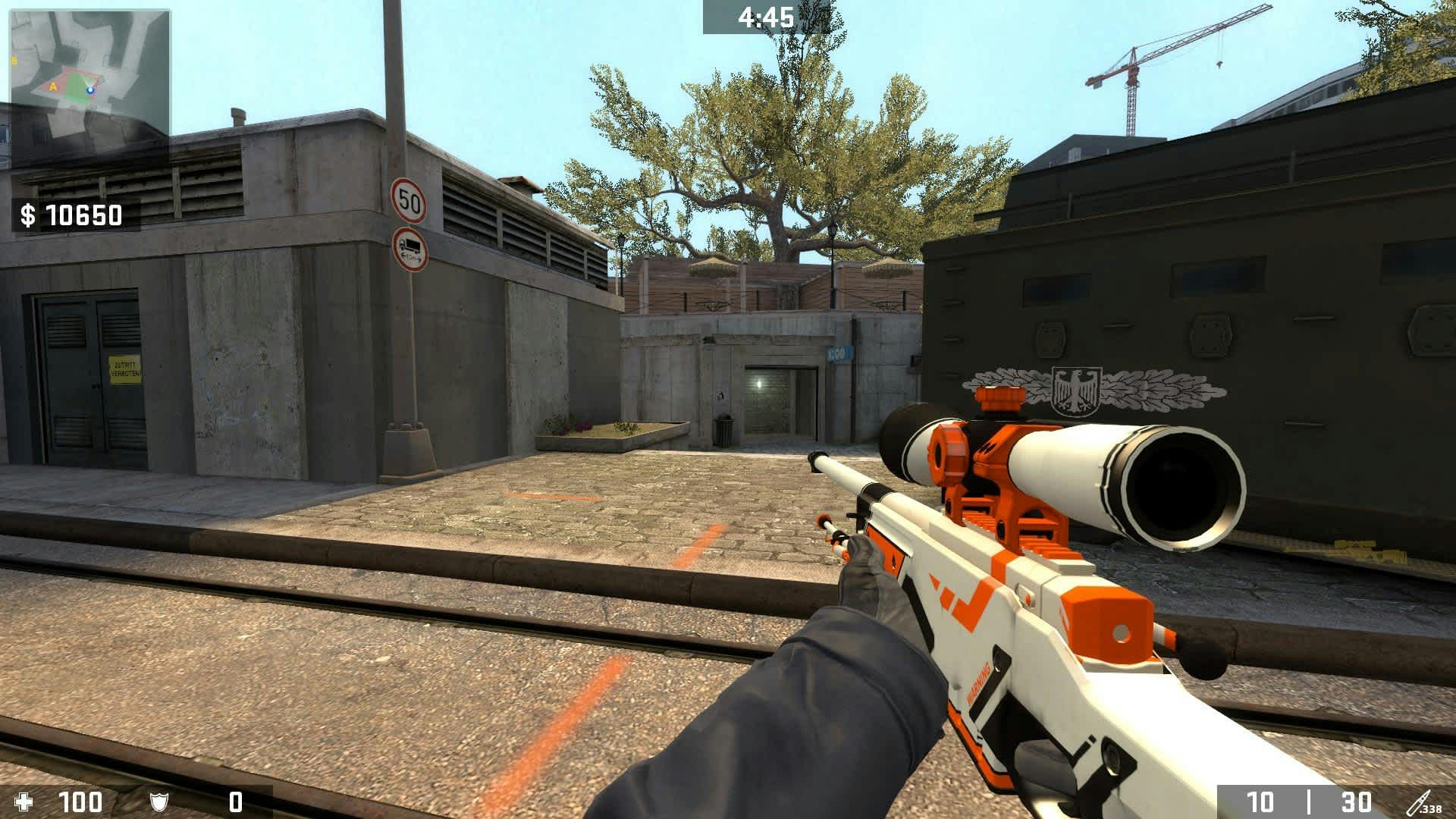Click the 50 speed limit sign
1456x819 pixels.
click(409, 199)
